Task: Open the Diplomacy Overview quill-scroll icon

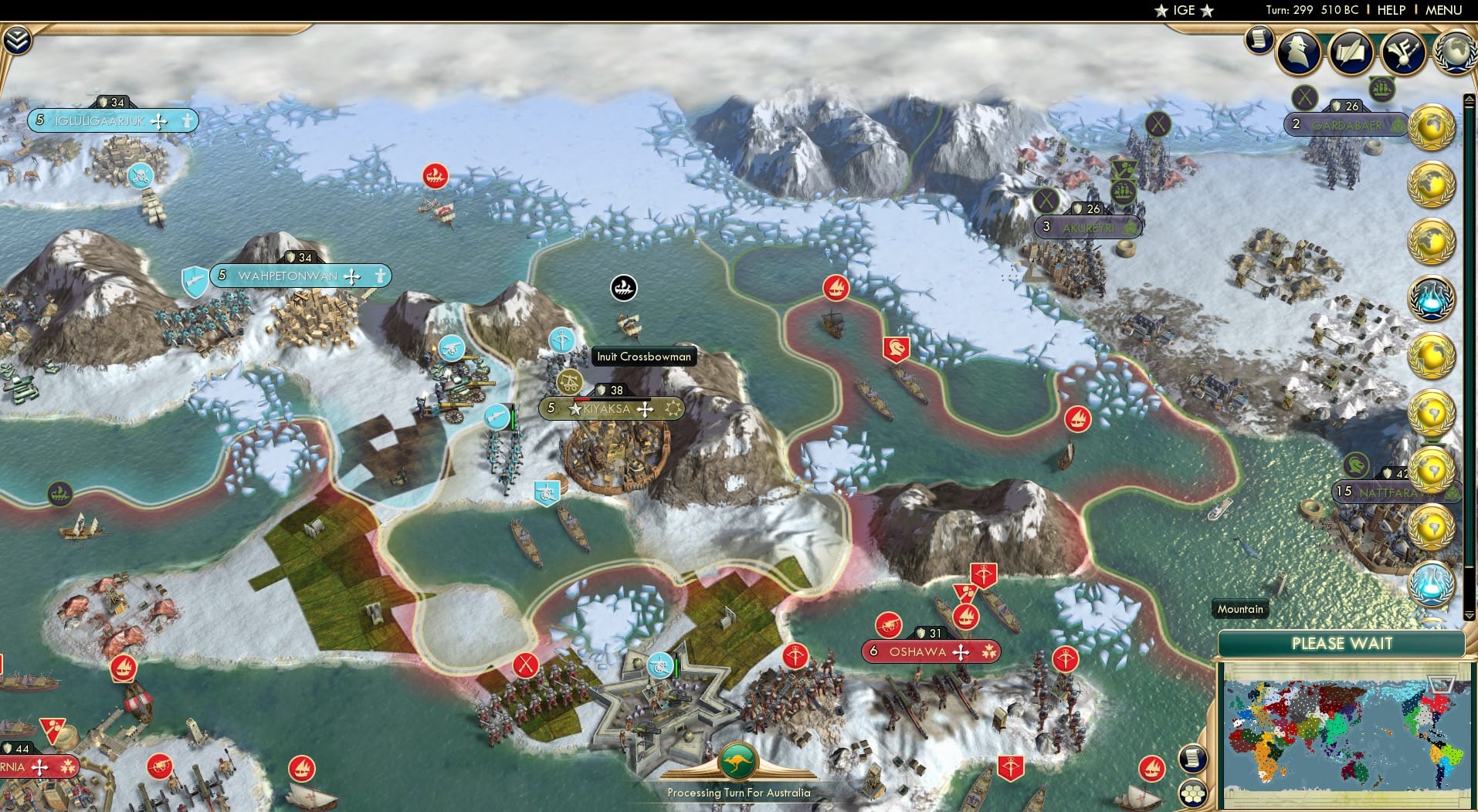Action: (x=1351, y=52)
